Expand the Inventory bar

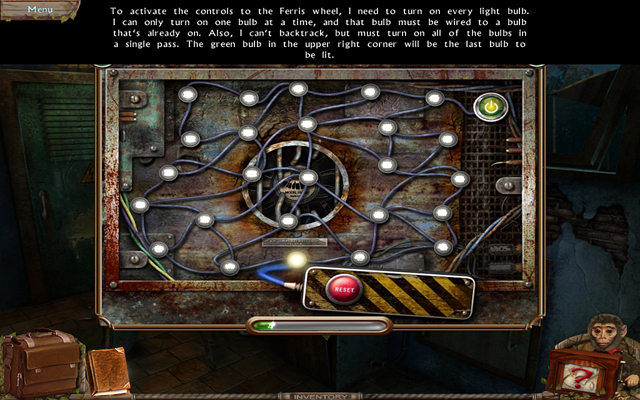point(320,395)
